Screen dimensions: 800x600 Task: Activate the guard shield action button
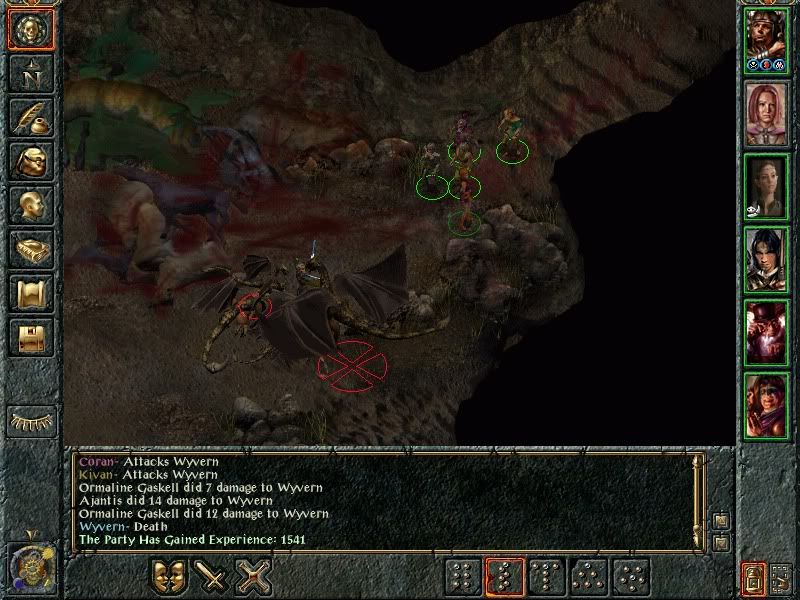[169, 577]
